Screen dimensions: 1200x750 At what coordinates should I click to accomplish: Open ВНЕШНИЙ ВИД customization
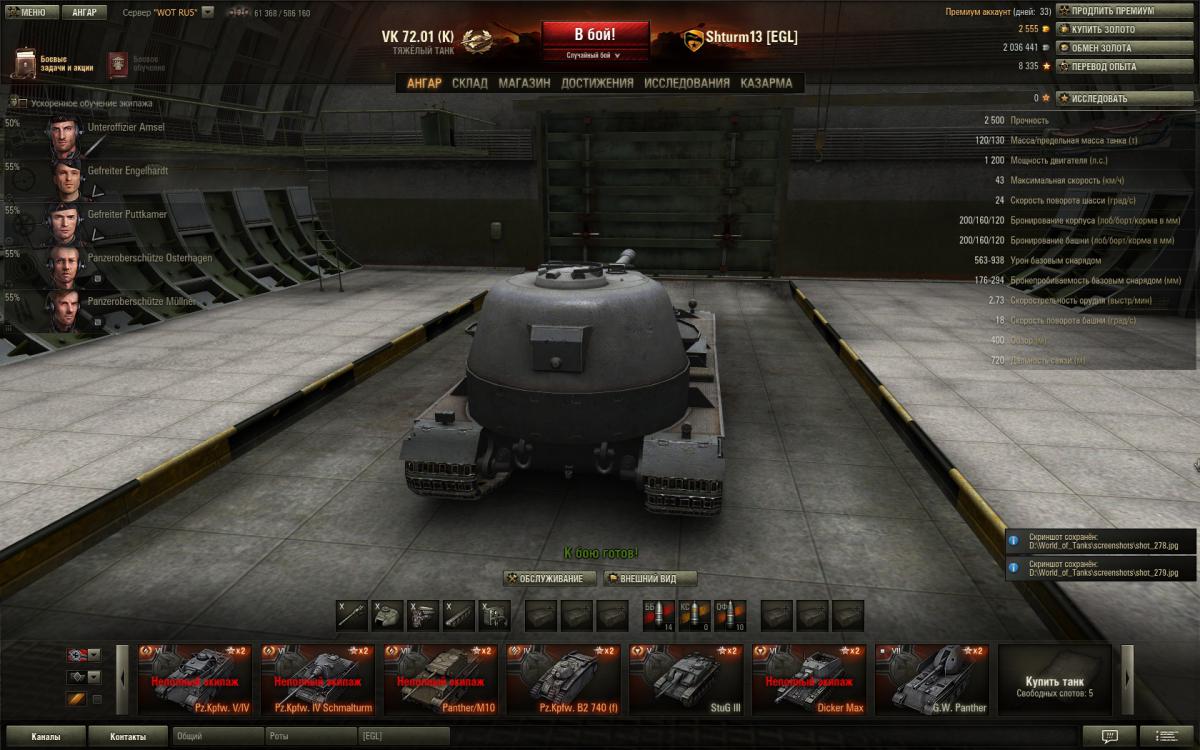651,579
